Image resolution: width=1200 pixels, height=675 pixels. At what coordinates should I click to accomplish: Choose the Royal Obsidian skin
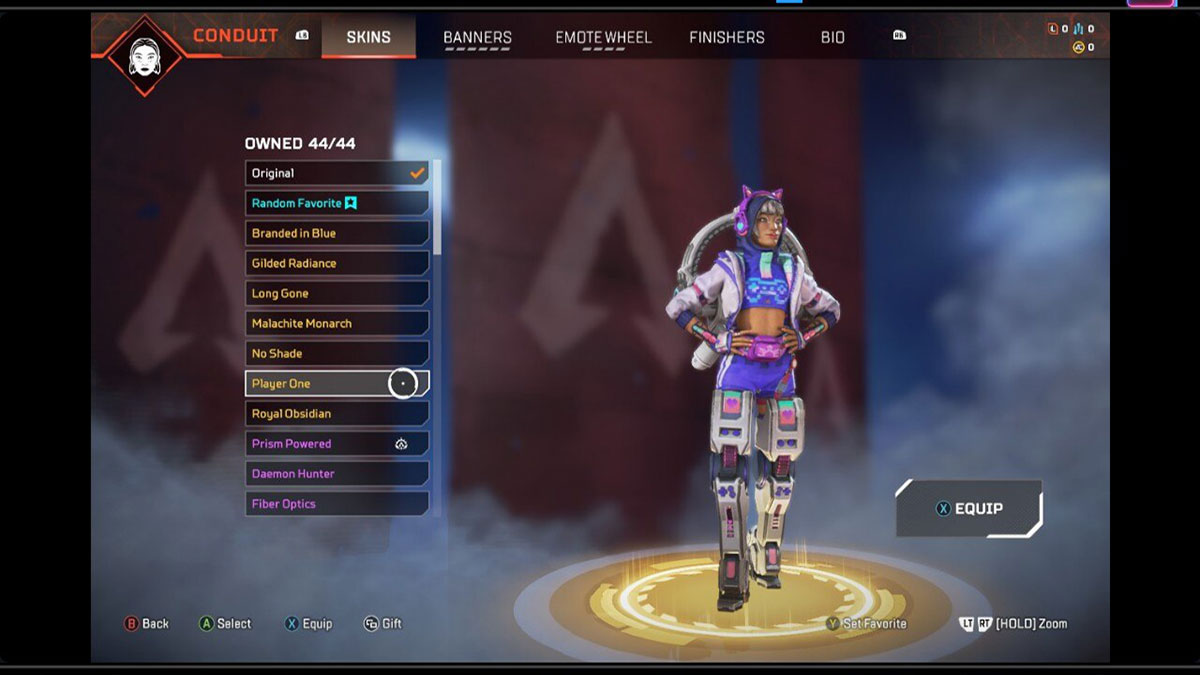[337, 413]
